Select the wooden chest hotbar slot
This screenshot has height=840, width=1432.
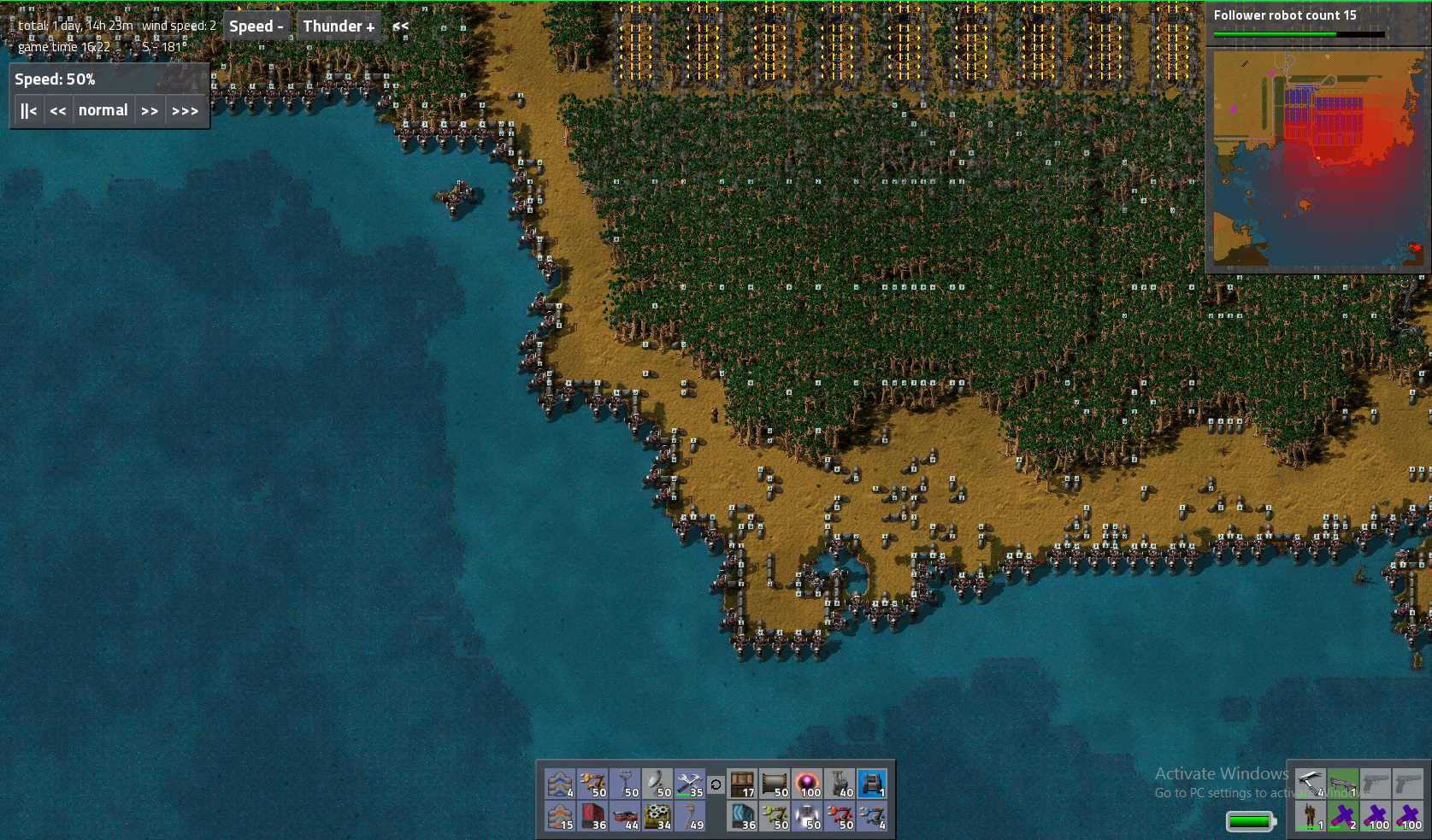click(x=742, y=784)
